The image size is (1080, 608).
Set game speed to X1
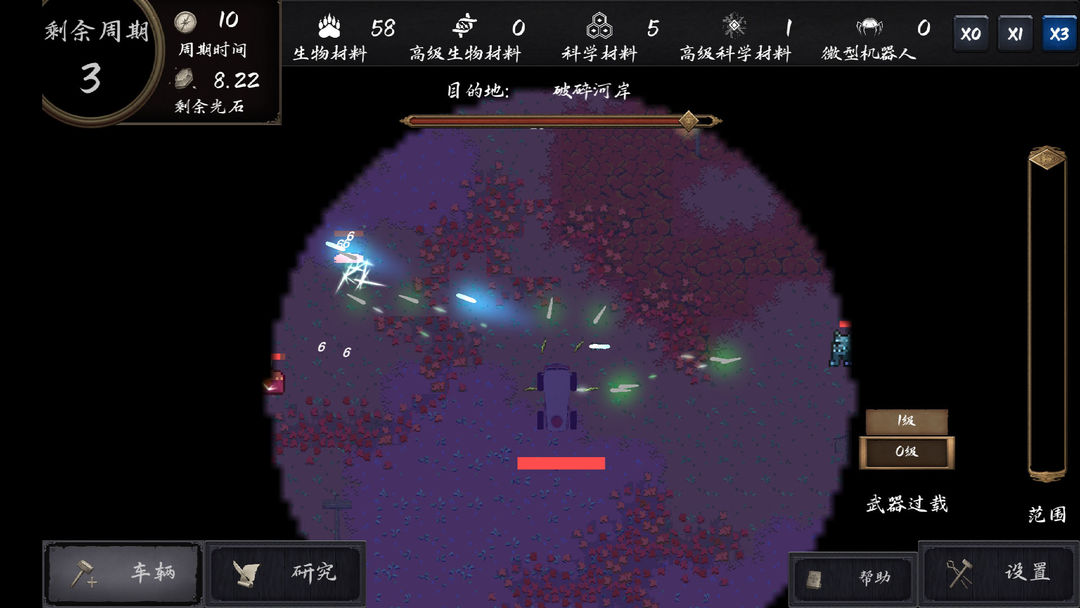point(1015,33)
